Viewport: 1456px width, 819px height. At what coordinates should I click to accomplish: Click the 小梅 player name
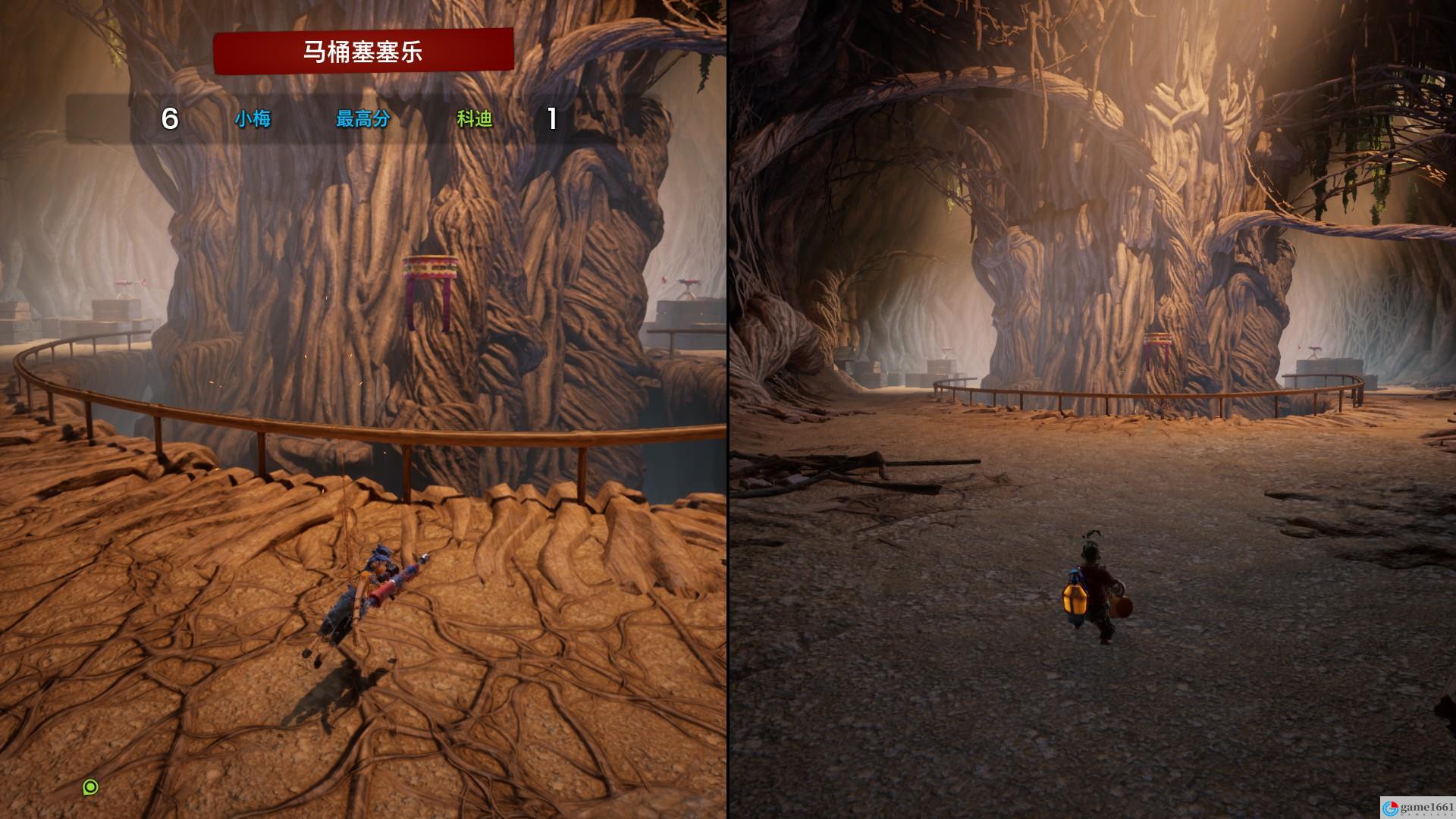(253, 119)
